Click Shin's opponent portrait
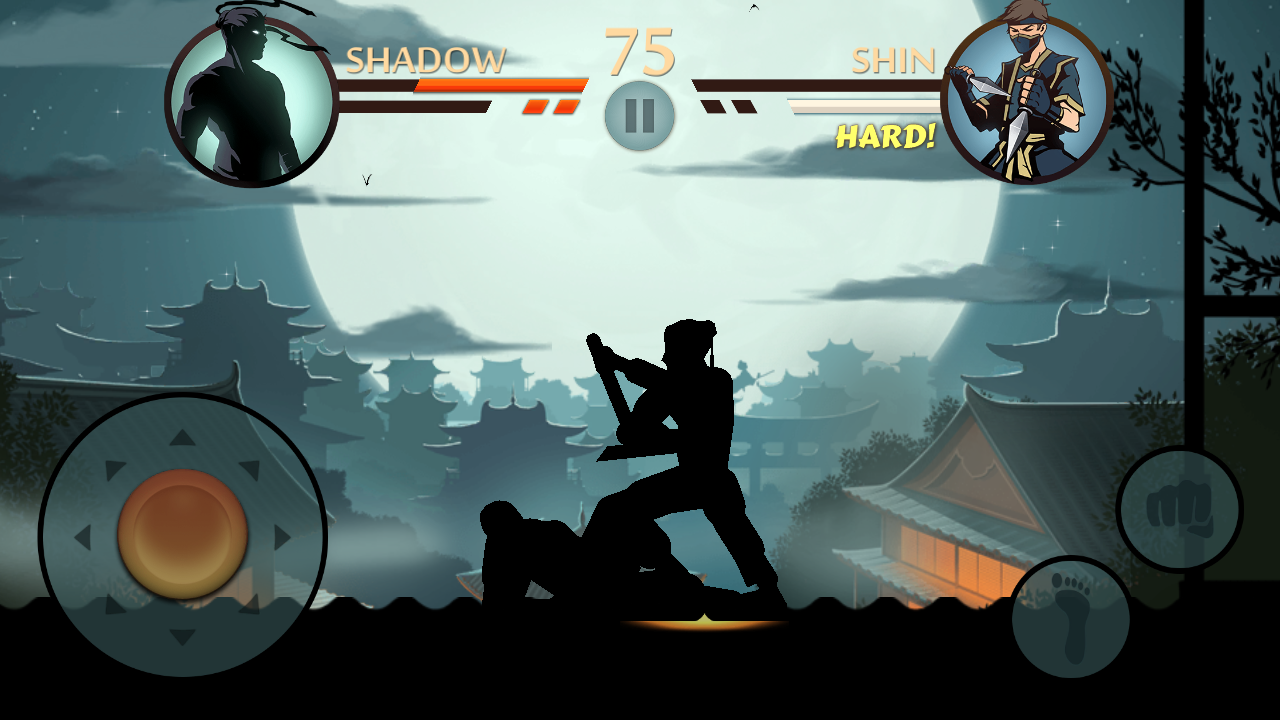 click(x=1026, y=100)
